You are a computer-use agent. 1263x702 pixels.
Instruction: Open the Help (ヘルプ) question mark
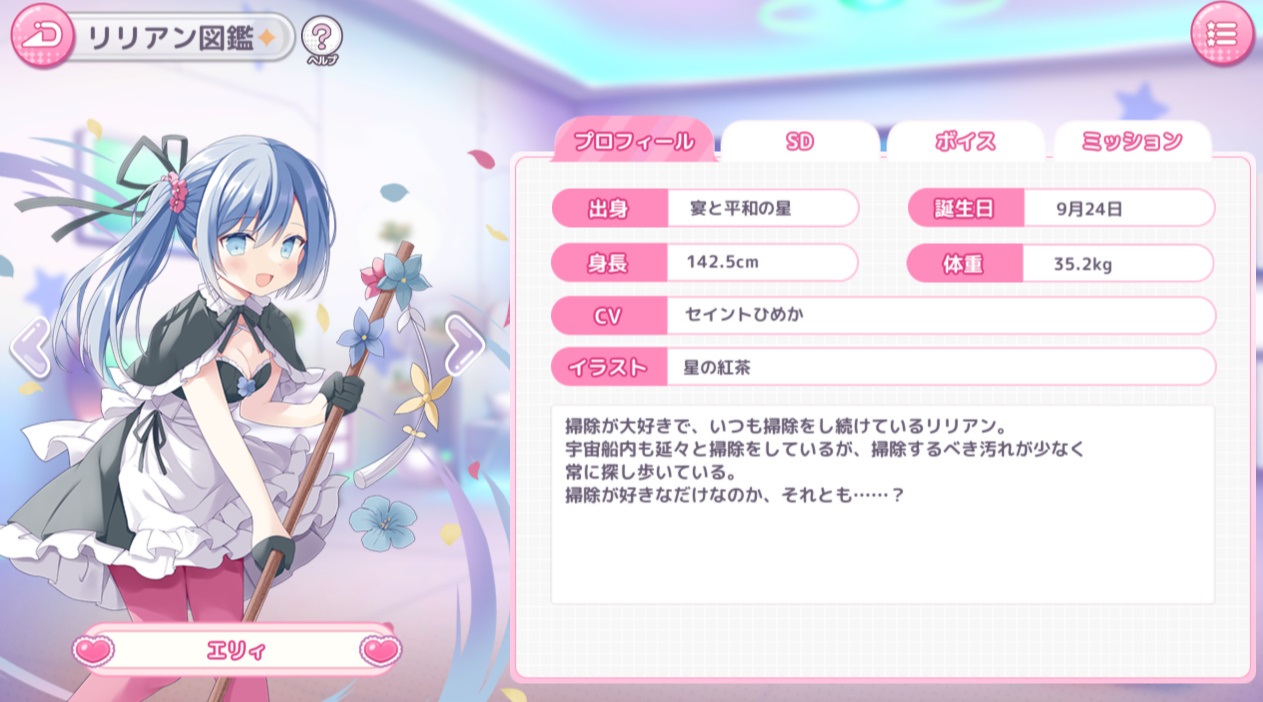pyautogui.click(x=321, y=38)
